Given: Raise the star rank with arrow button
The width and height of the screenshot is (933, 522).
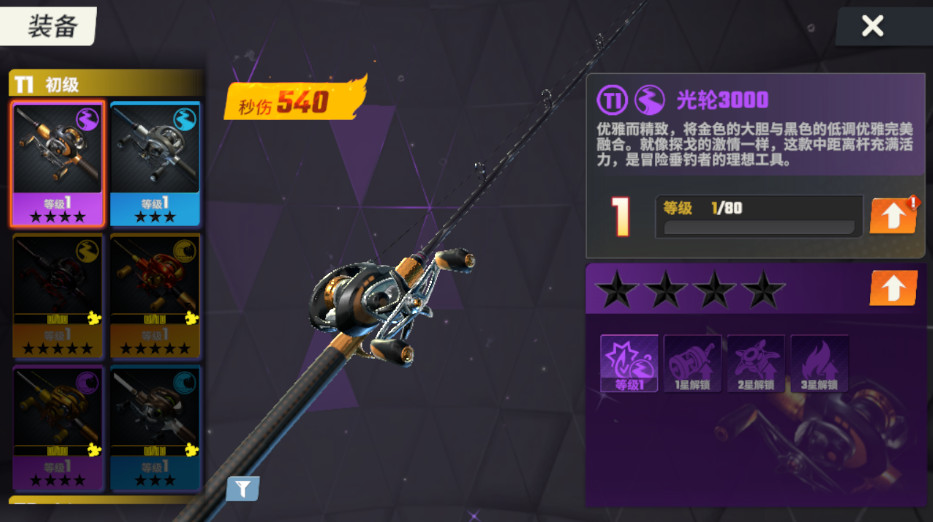Looking at the screenshot, I should coord(892,289).
